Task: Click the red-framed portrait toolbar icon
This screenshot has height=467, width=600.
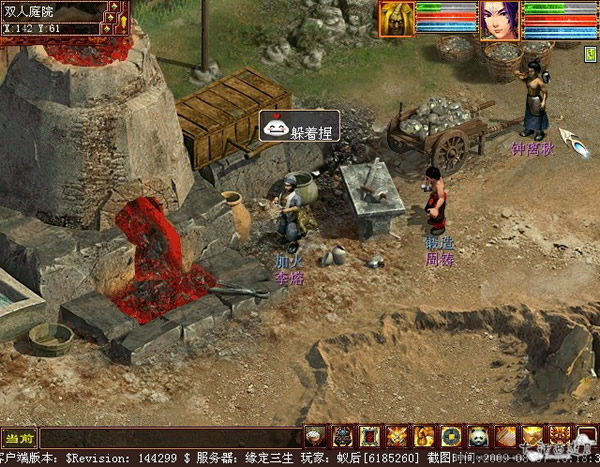Action: pyautogui.click(x=370, y=437)
